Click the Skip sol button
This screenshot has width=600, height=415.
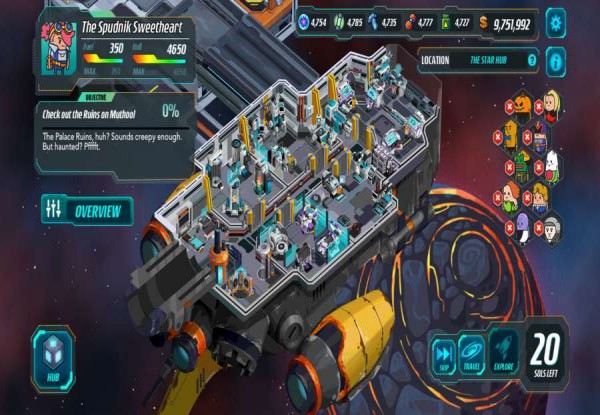pos(443,355)
